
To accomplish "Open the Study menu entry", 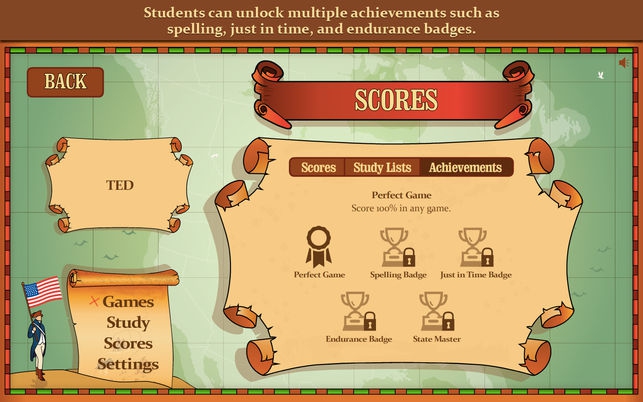I will tap(128, 322).
